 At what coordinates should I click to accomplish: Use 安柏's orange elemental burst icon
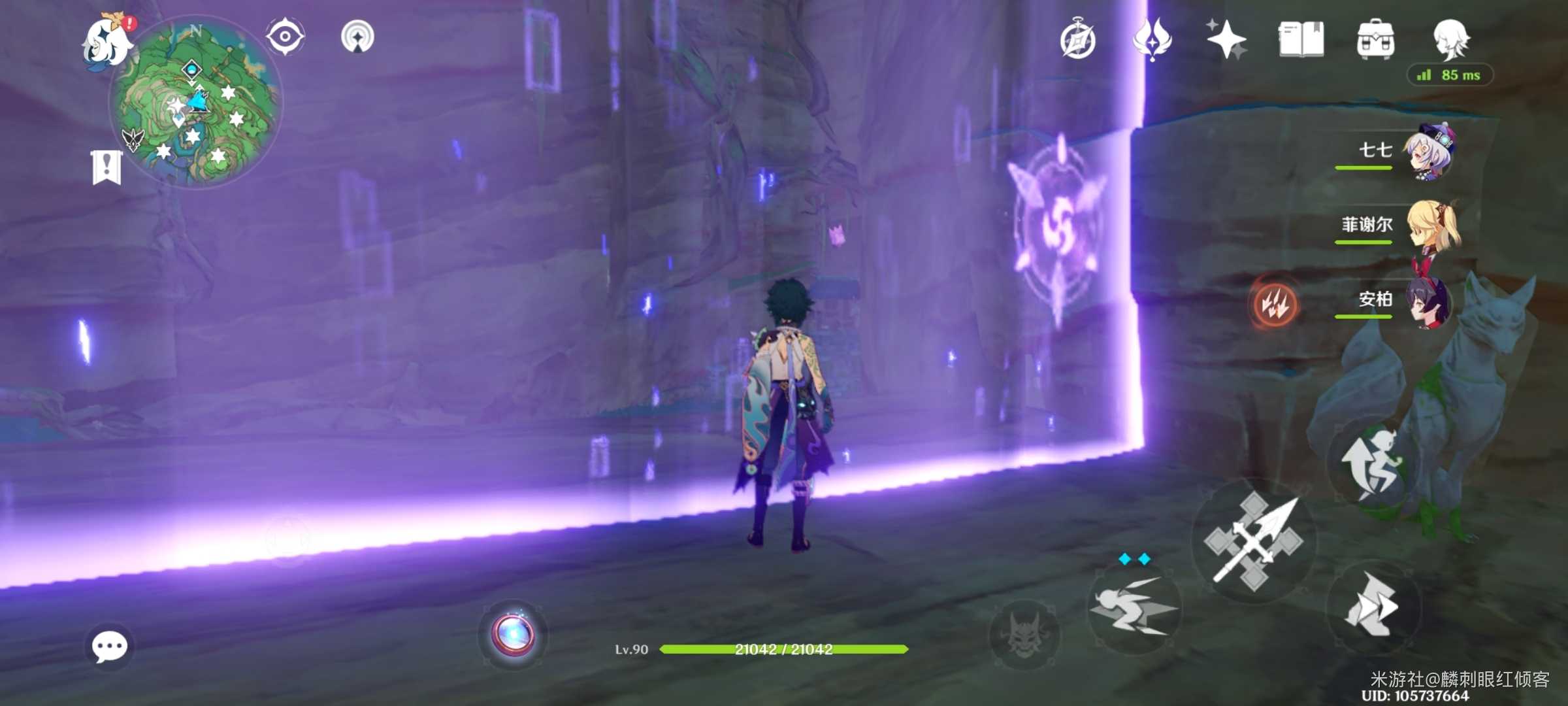(1274, 305)
